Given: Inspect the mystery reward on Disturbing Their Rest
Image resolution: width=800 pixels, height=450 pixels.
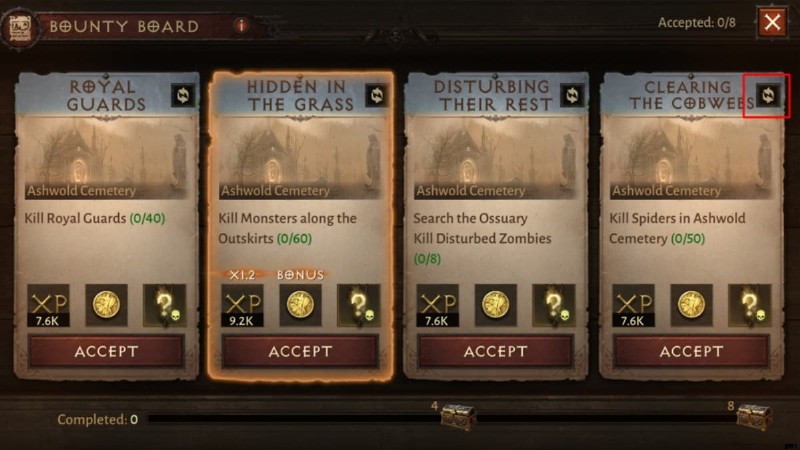Looking at the screenshot, I should coord(553,304).
